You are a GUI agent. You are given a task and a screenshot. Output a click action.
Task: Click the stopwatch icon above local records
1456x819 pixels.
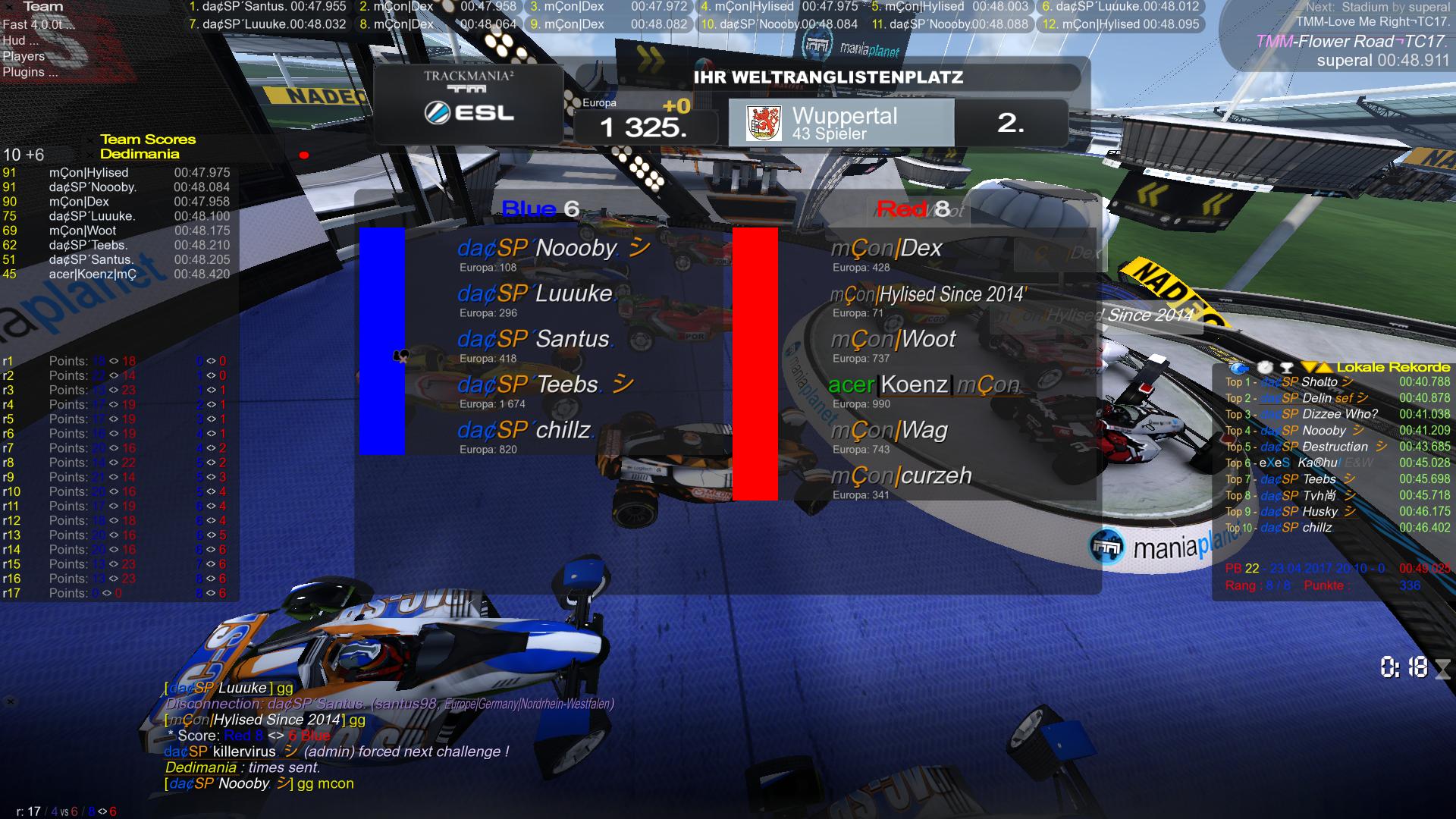[1264, 368]
